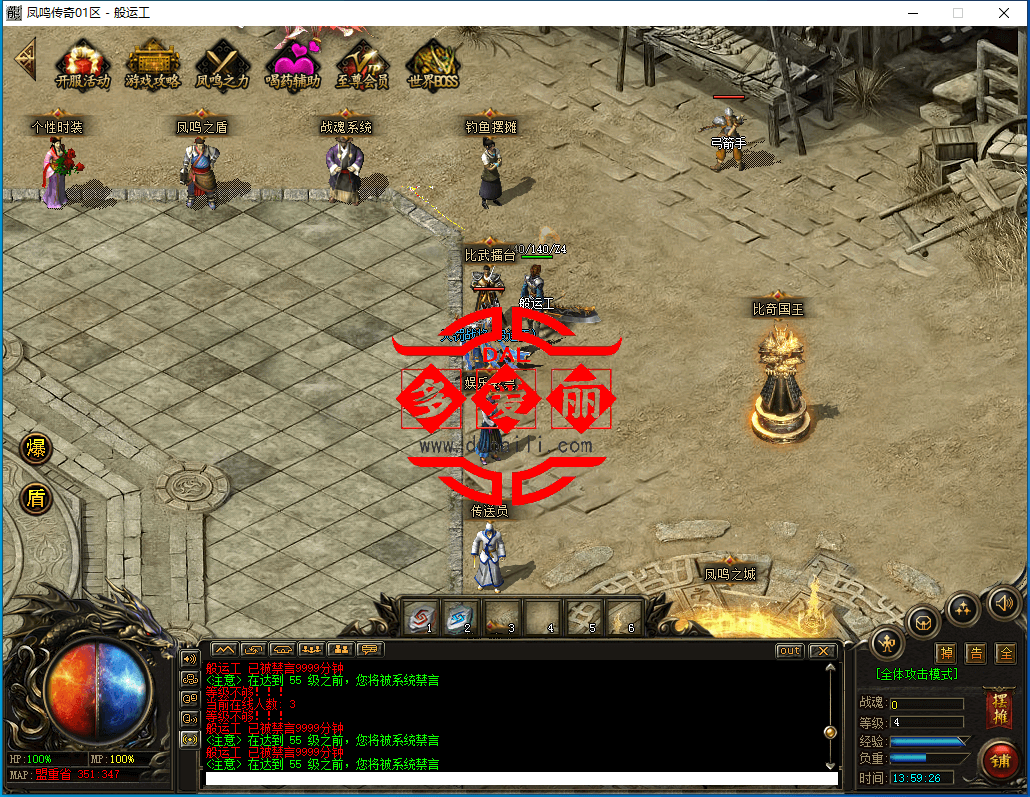
Task: Toggle sound with the speaker button
Action: click(x=1003, y=602)
